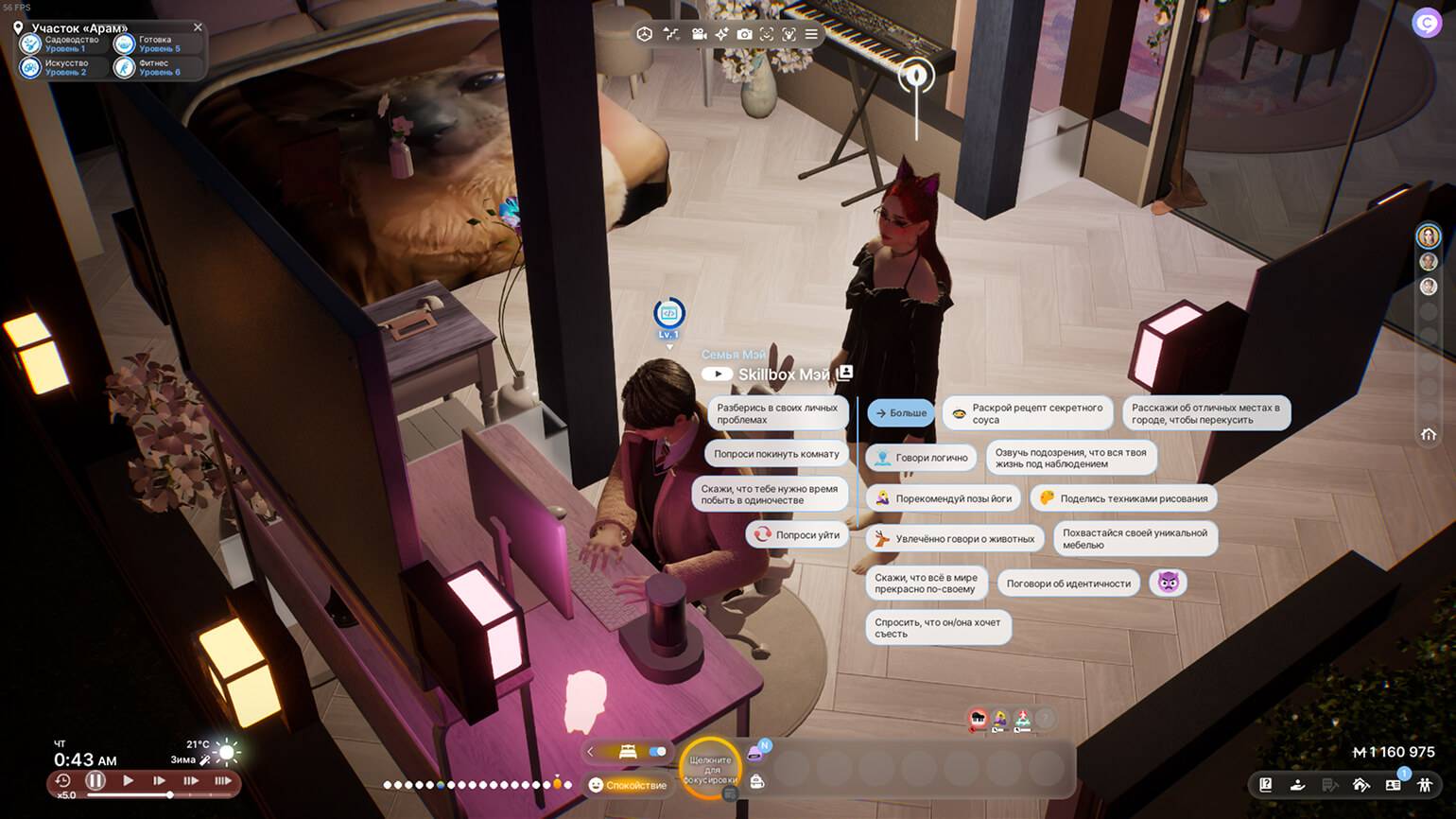
Task: Click the «Спокойствие» mood indicator
Action: pyautogui.click(x=627, y=785)
